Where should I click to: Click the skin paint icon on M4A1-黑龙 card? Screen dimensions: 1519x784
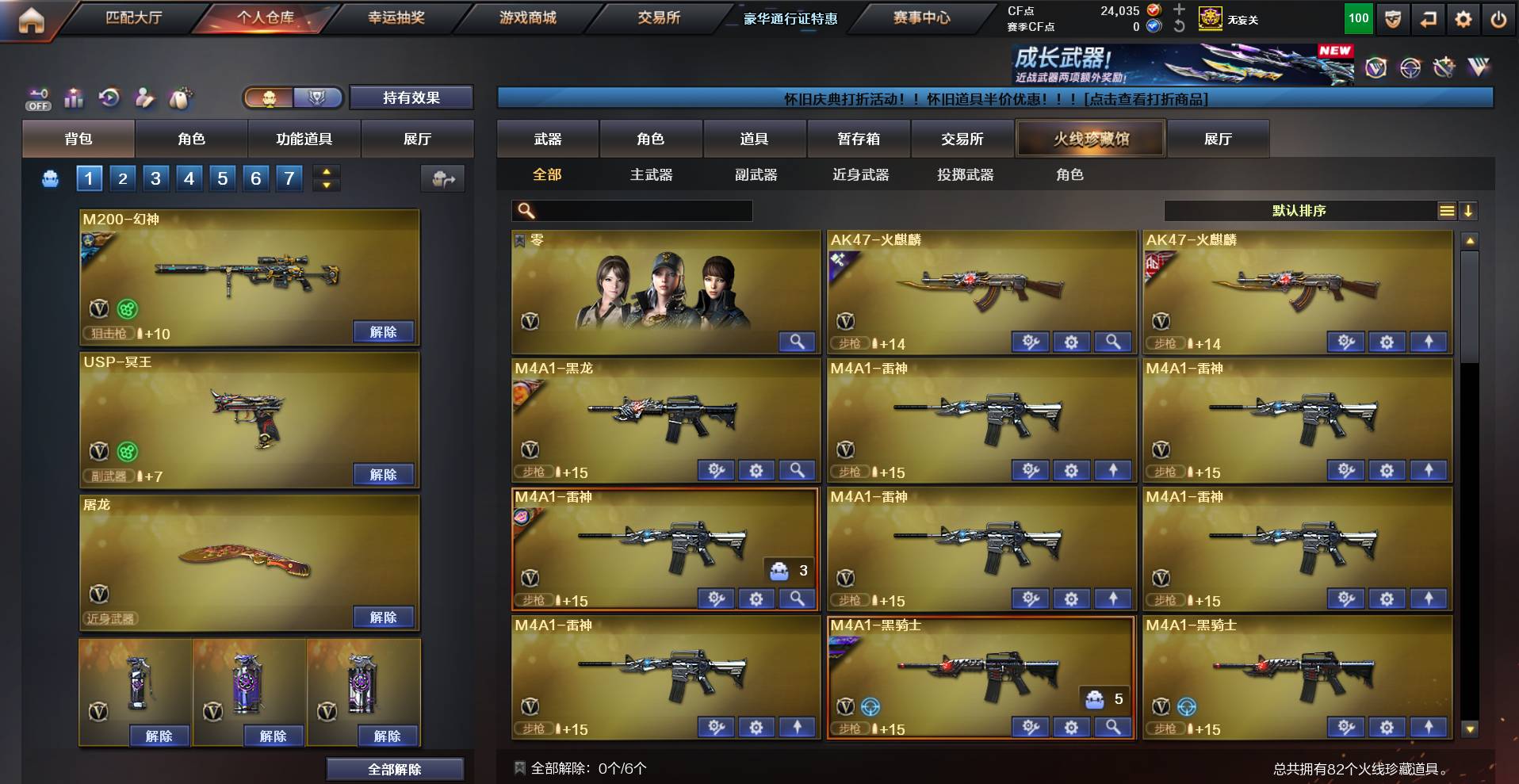pos(716,470)
